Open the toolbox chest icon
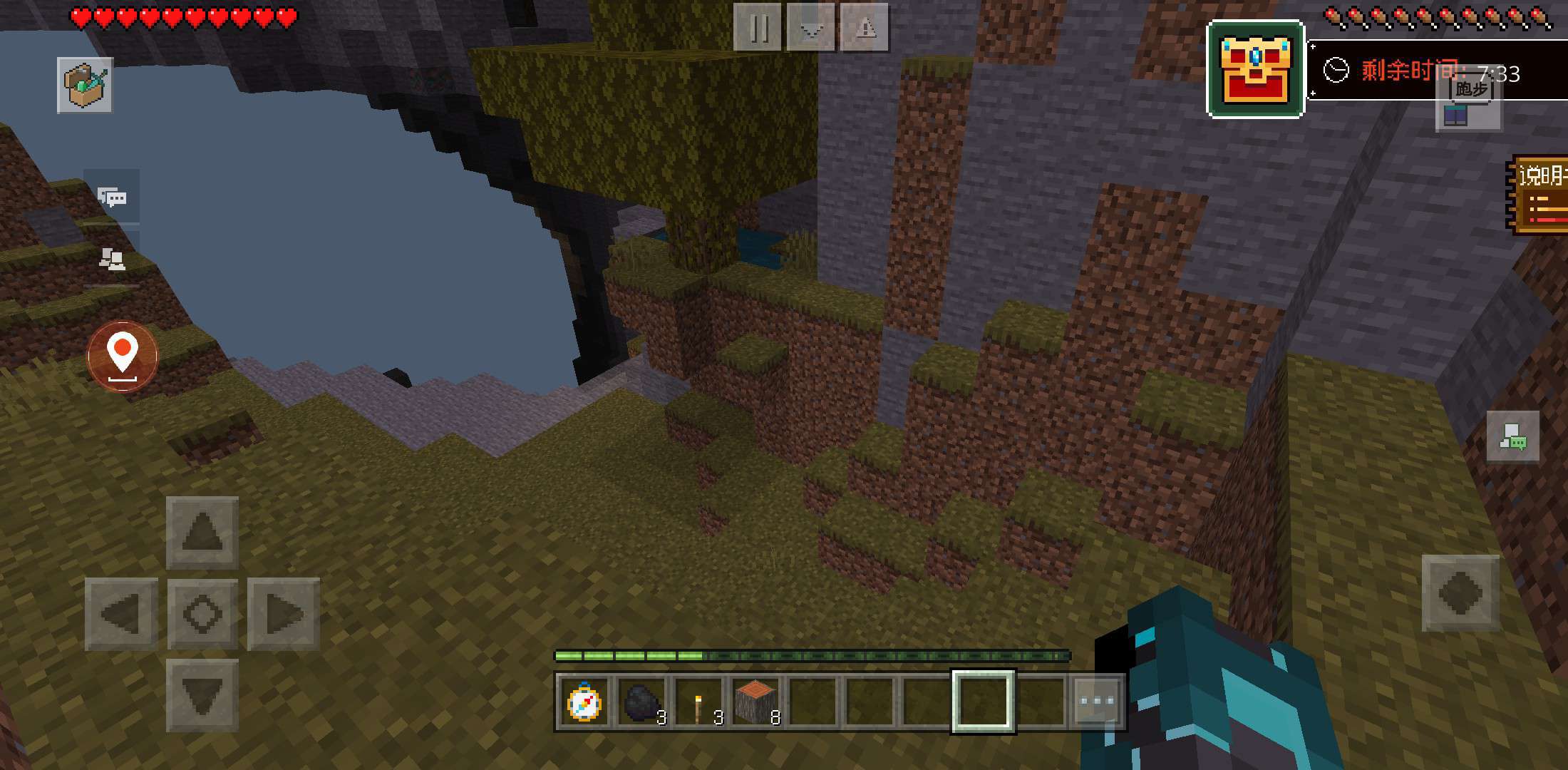Viewport: 1568px width, 770px height. tap(85, 85)
